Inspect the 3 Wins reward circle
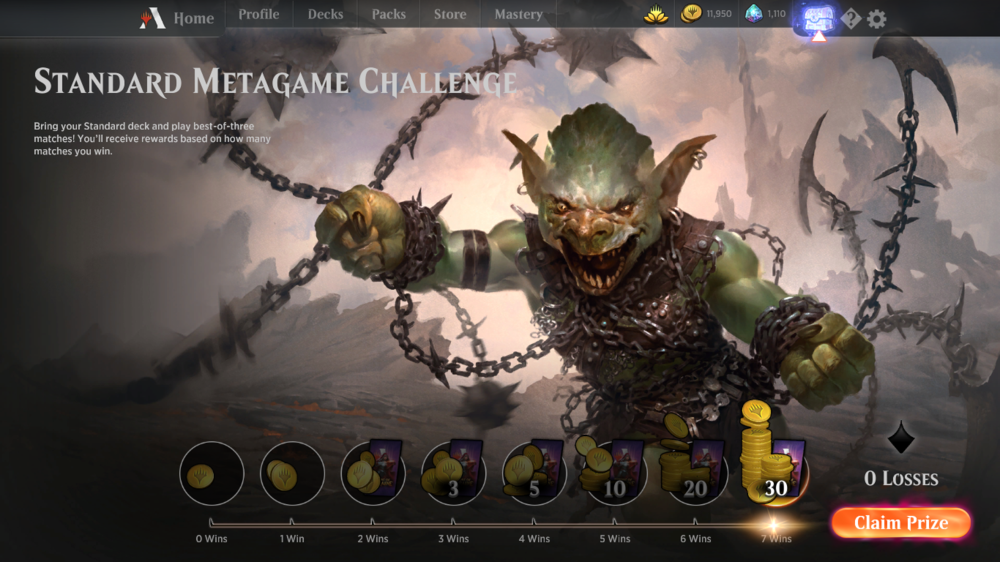 point(453,473)
